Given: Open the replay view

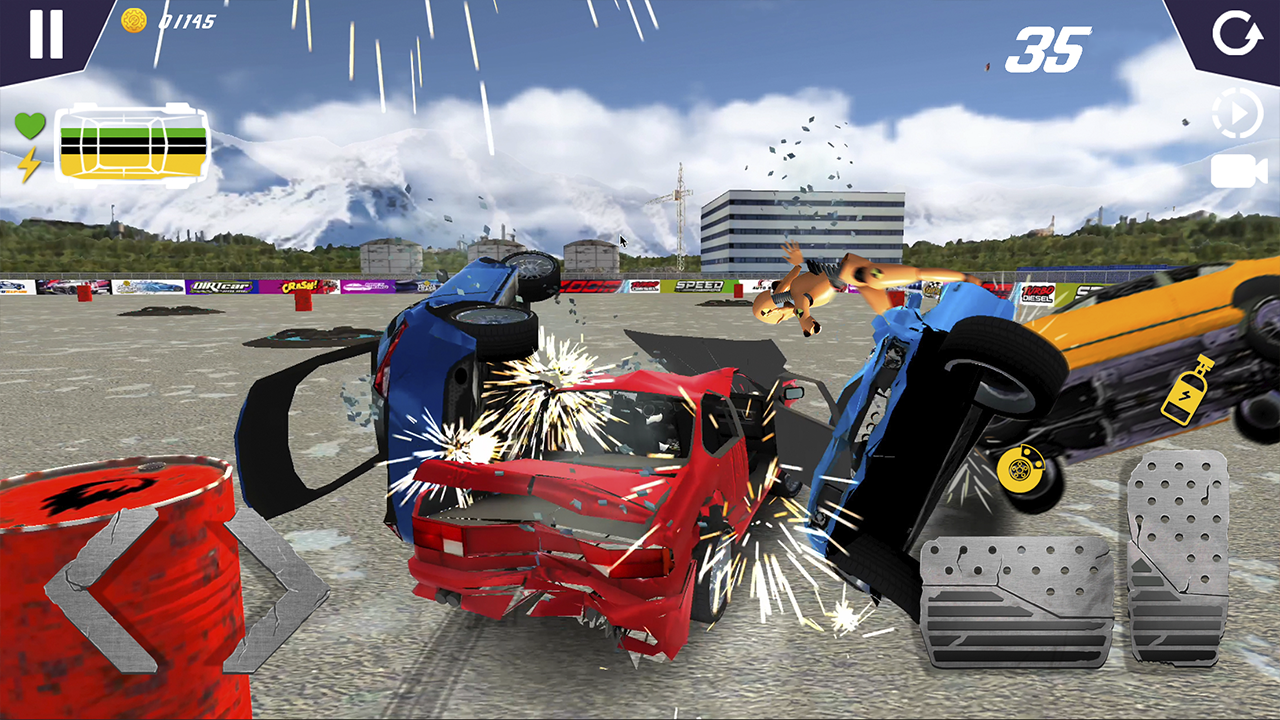Looking at the screenshot, I should pos(1238,113).
